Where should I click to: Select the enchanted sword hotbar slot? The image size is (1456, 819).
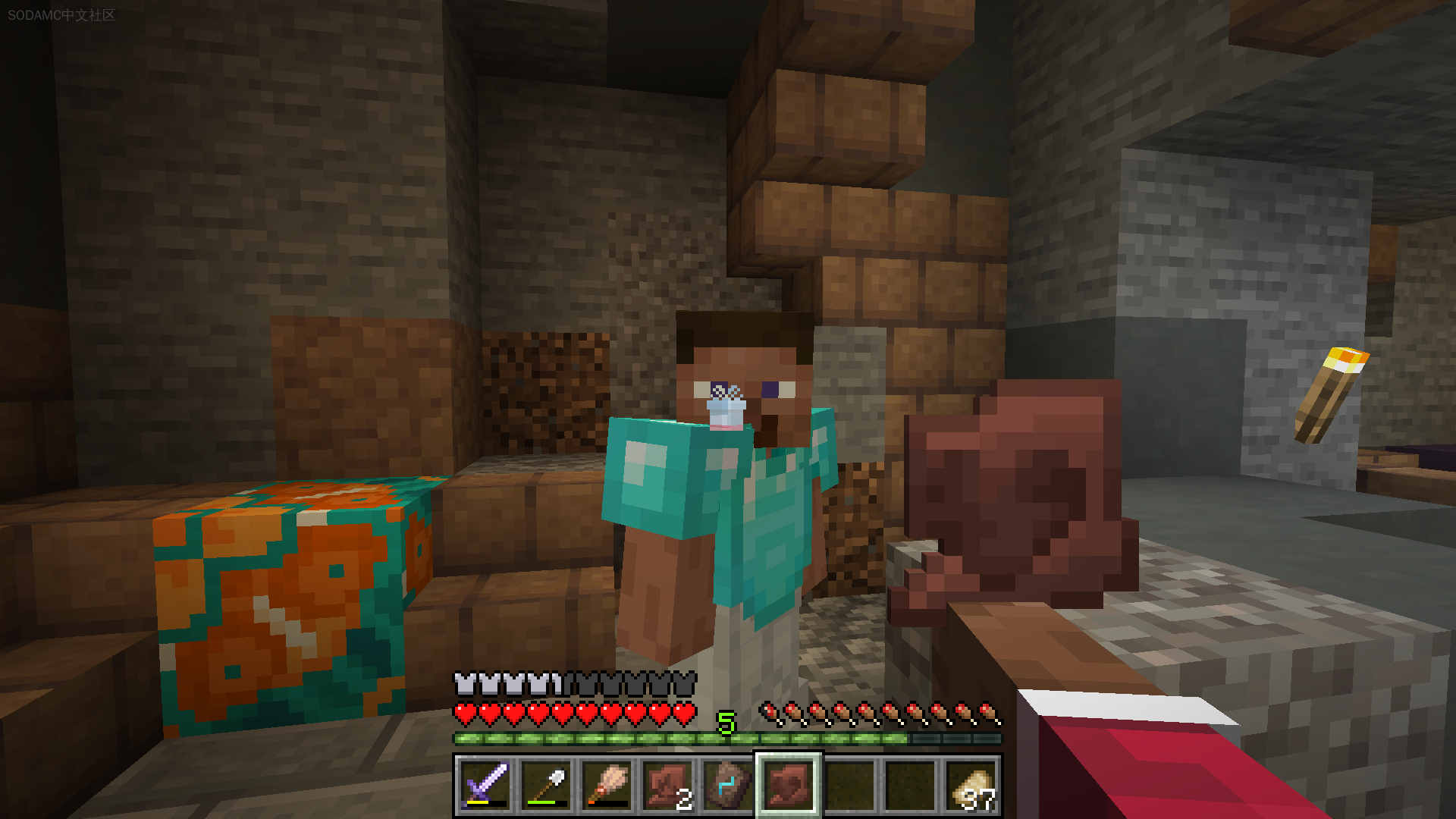(x=485, y=785)
